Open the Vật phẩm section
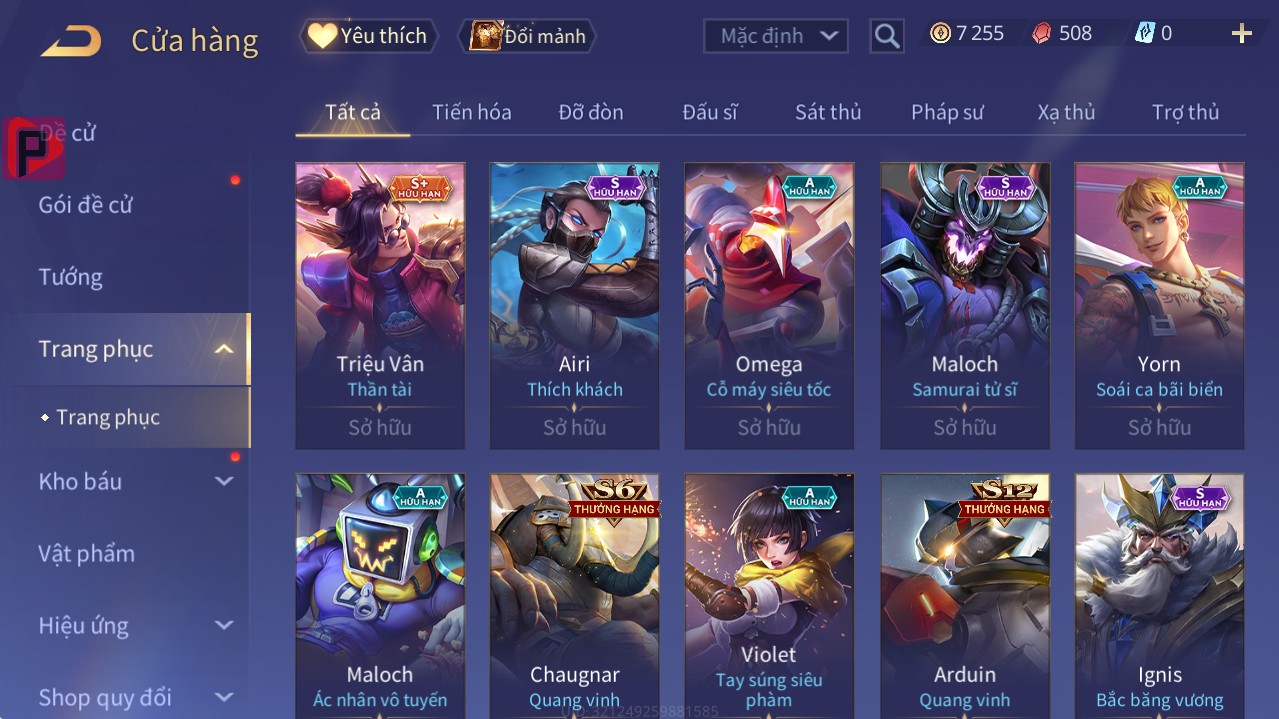Image resolution: width=1279 pixels, height=719 pixels. click(x=87, y=553)
